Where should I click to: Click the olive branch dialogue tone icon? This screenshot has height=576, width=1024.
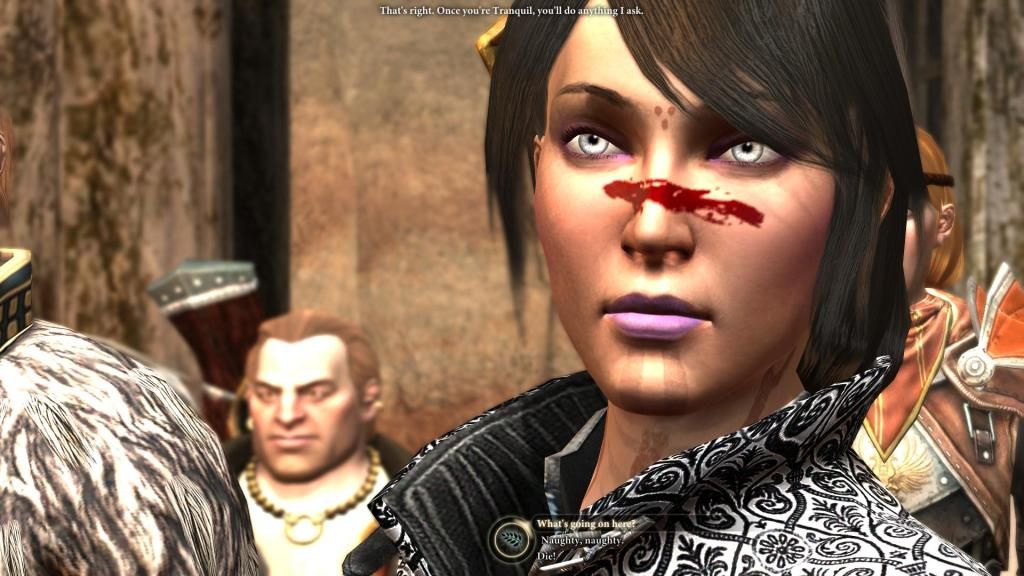tap(510, 537)
